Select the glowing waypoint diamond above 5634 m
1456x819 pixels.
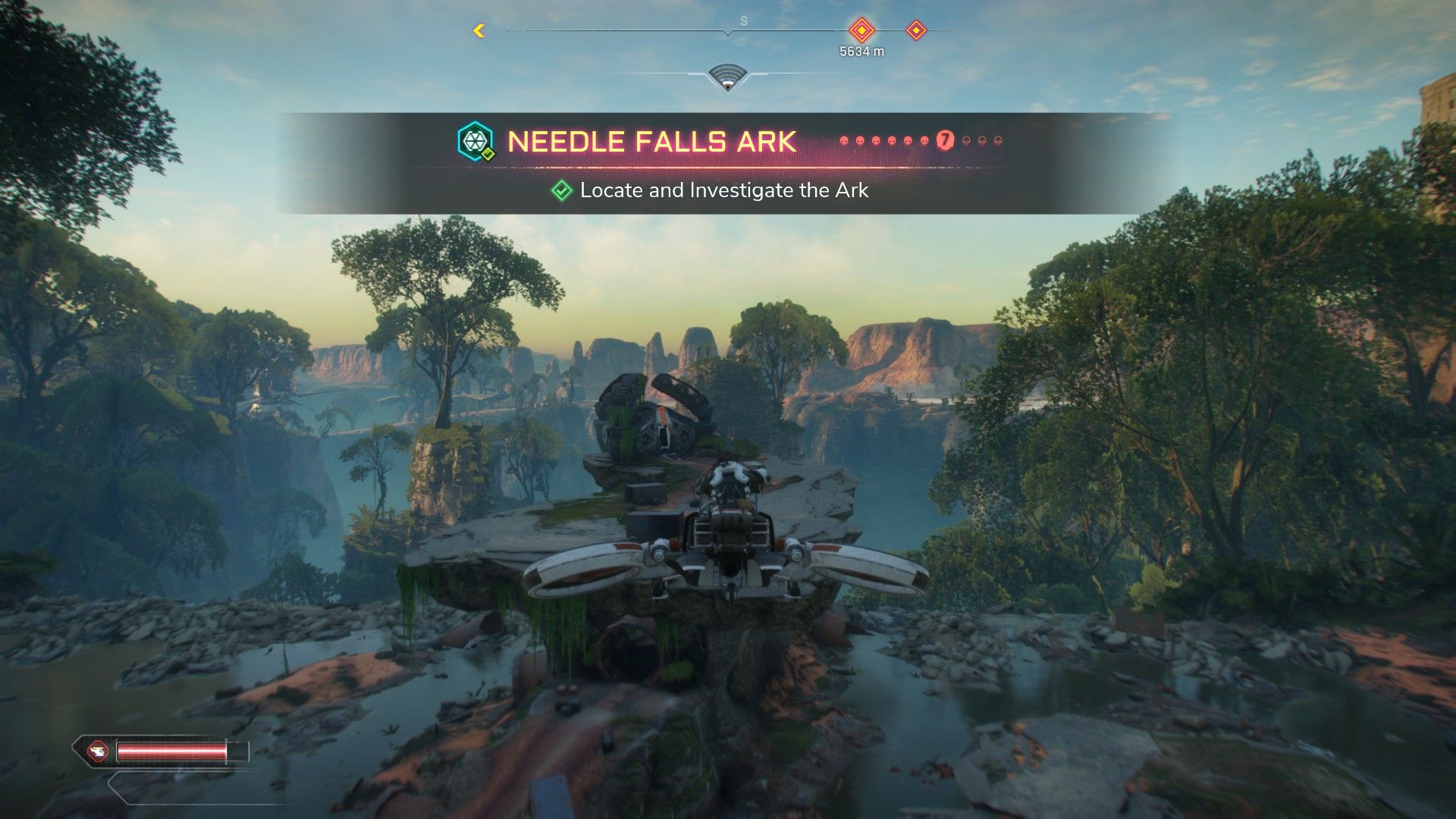862,31
